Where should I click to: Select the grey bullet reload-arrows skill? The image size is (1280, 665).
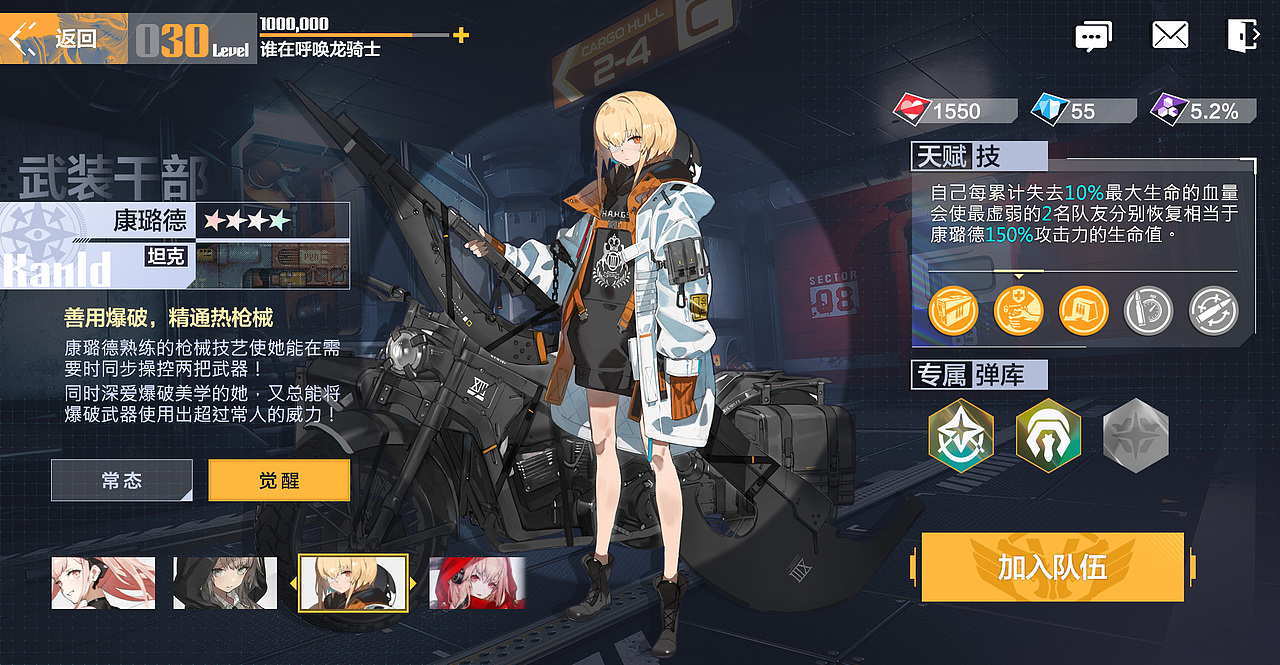pos(1213,311)
